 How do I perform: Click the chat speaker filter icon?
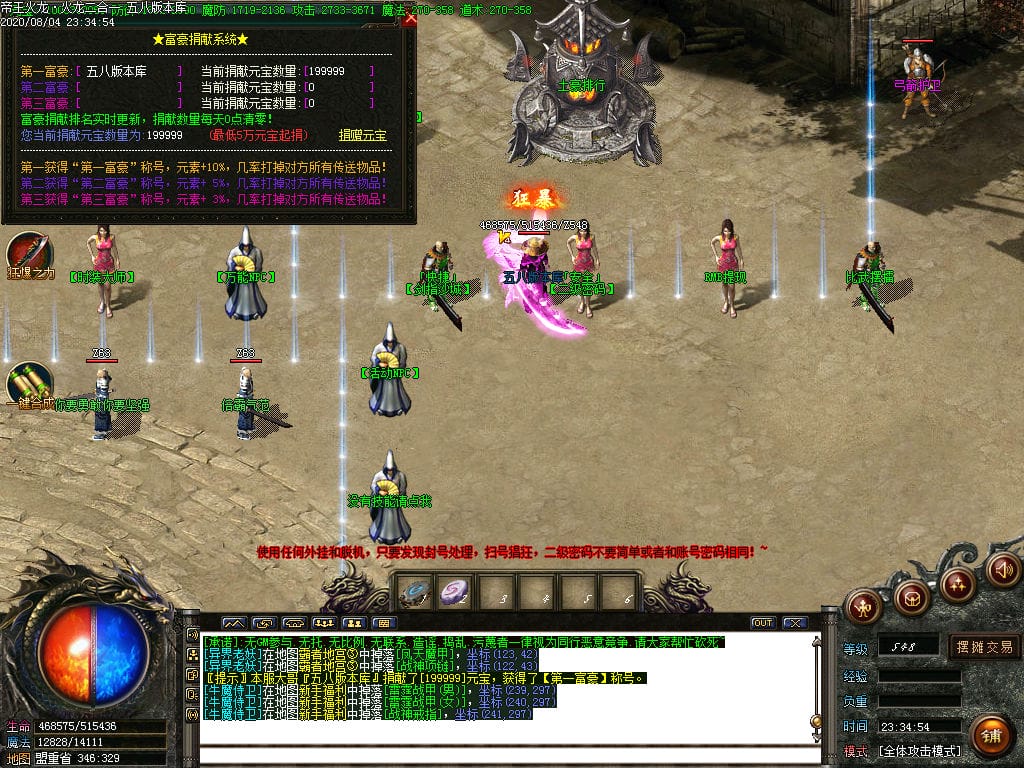pyautogui.click(x=192, y=634)
